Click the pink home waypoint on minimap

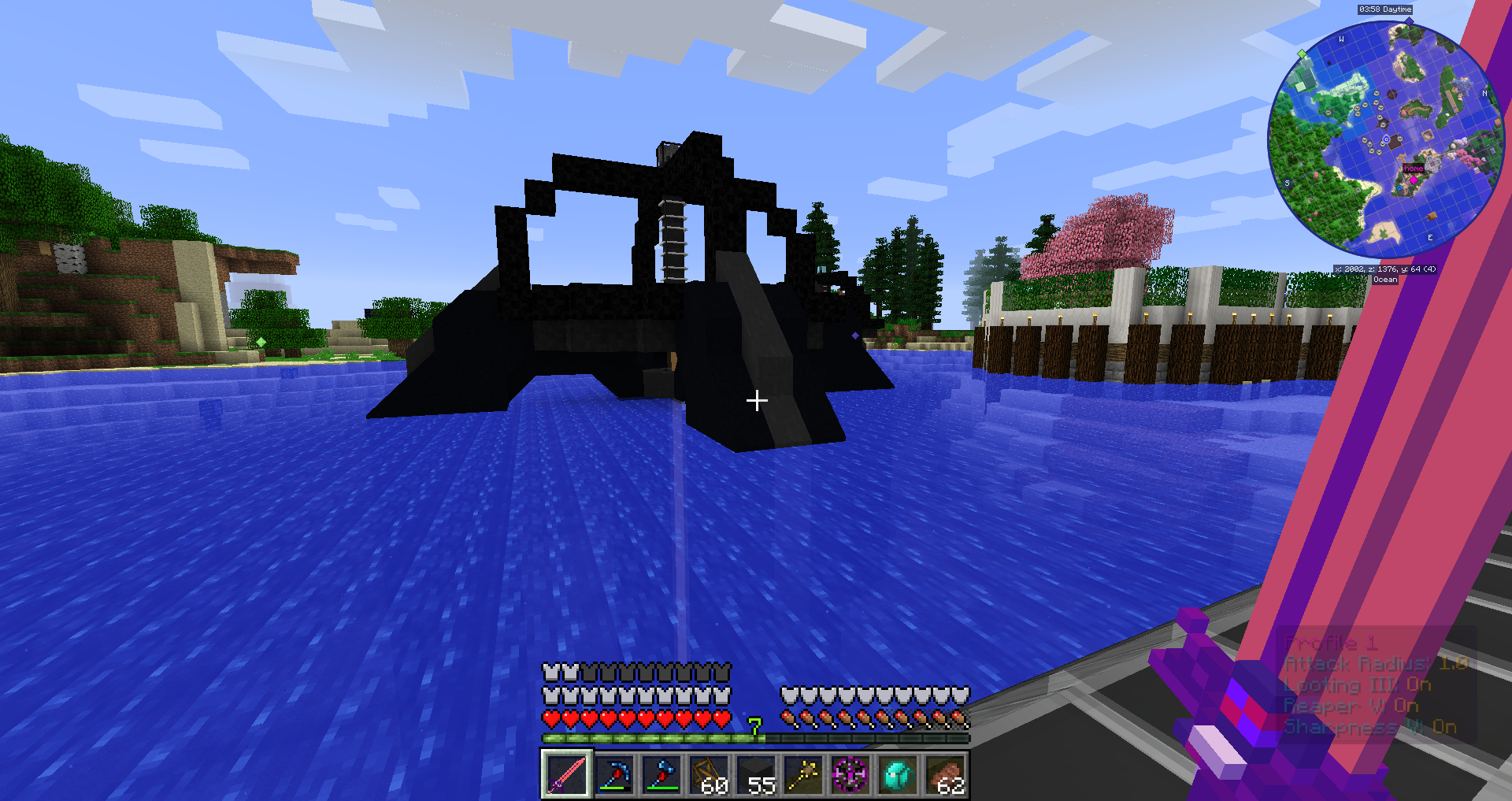[x=1414, y=180]
